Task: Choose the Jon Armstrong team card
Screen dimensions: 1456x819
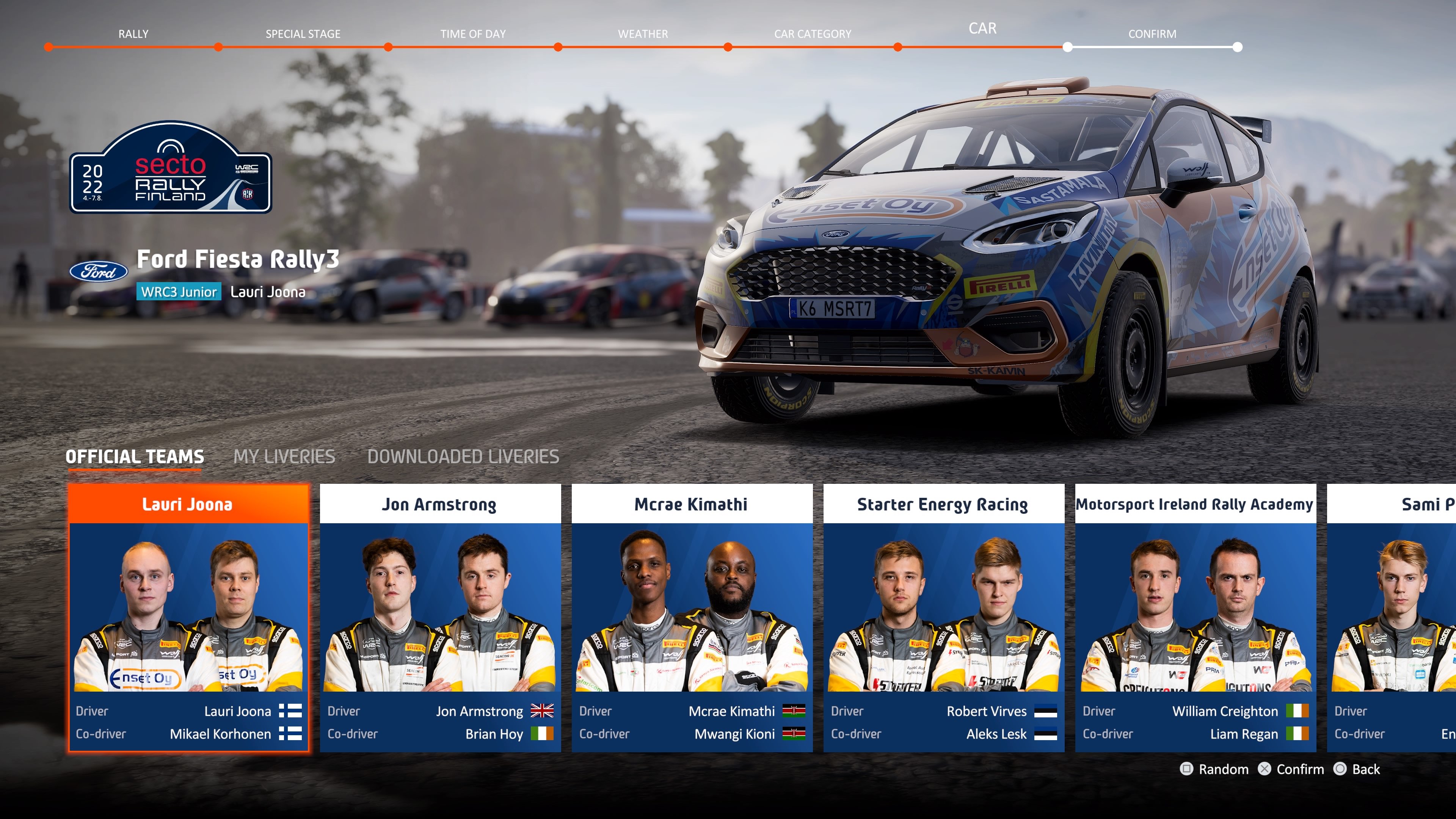Action: pyautogui.click(x=440, y=617)
